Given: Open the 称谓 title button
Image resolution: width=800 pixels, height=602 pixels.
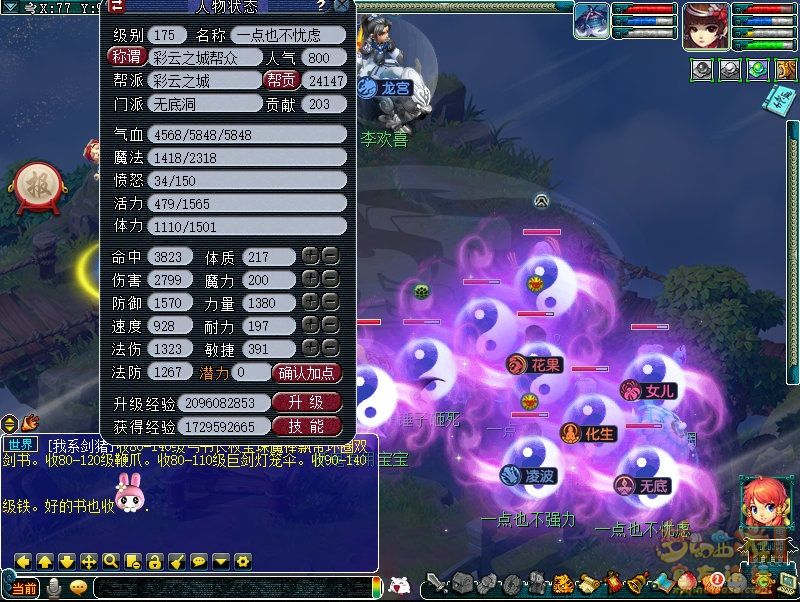Looking at the screenshot, I should pos(126,57).
